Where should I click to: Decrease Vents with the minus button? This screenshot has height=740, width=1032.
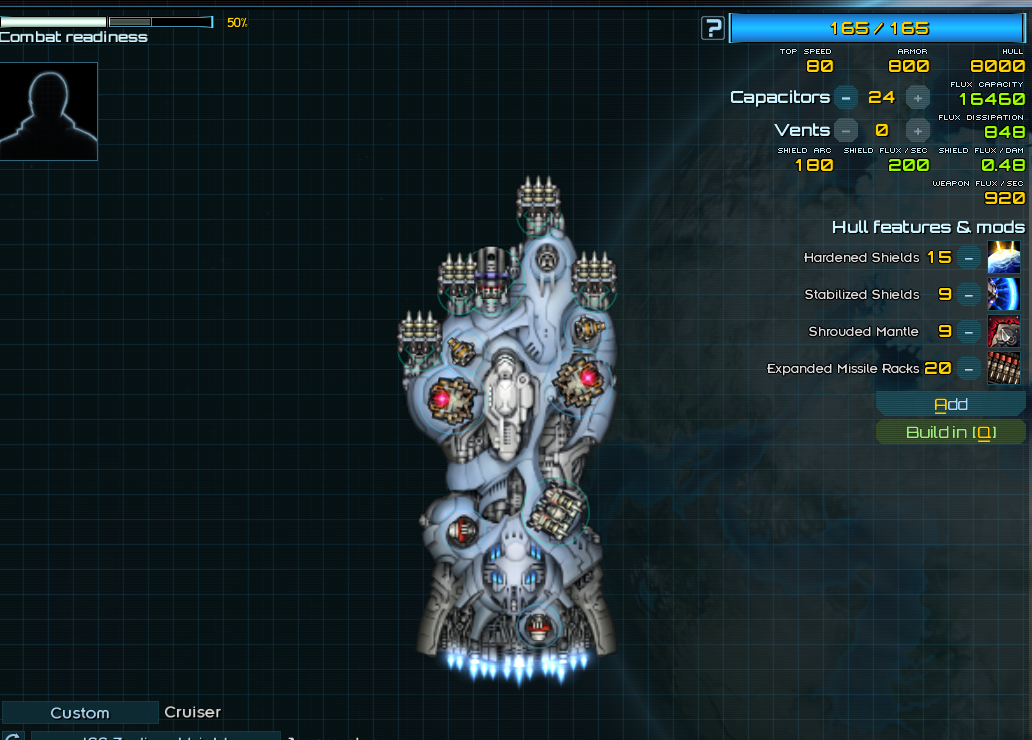tap(846, 130)
